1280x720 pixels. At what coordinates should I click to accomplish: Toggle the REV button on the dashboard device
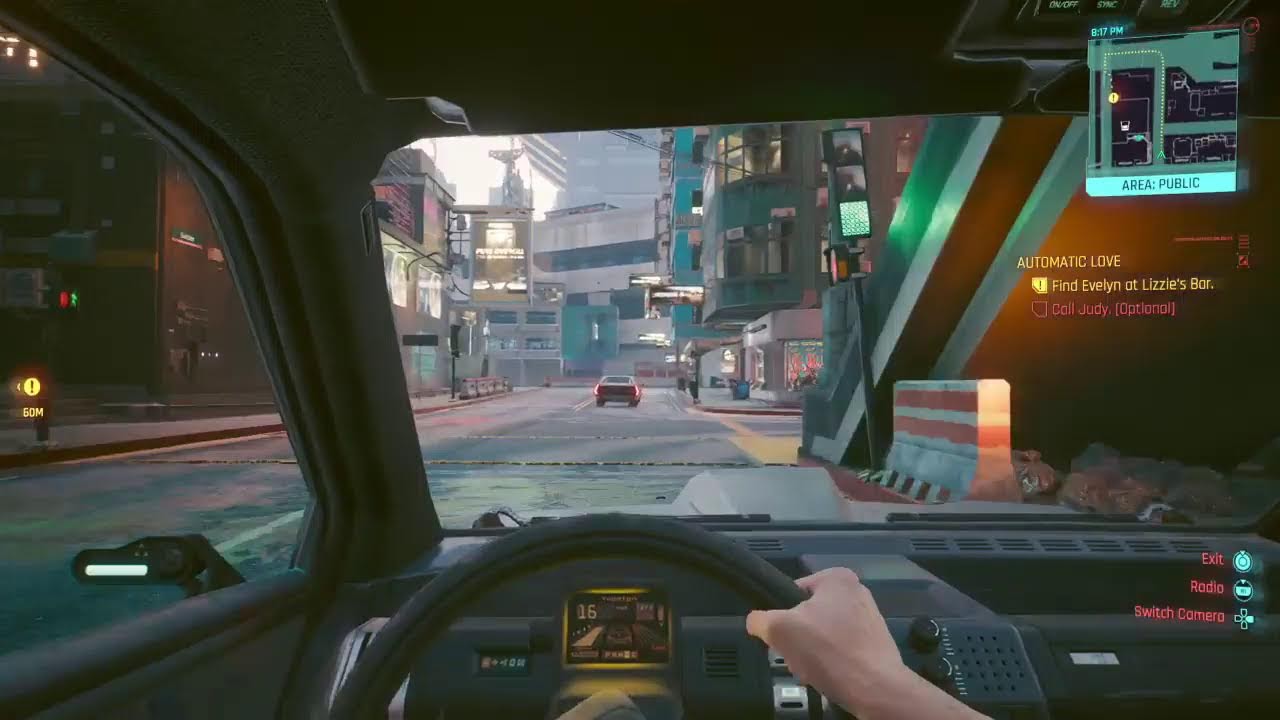point(1169,5)
